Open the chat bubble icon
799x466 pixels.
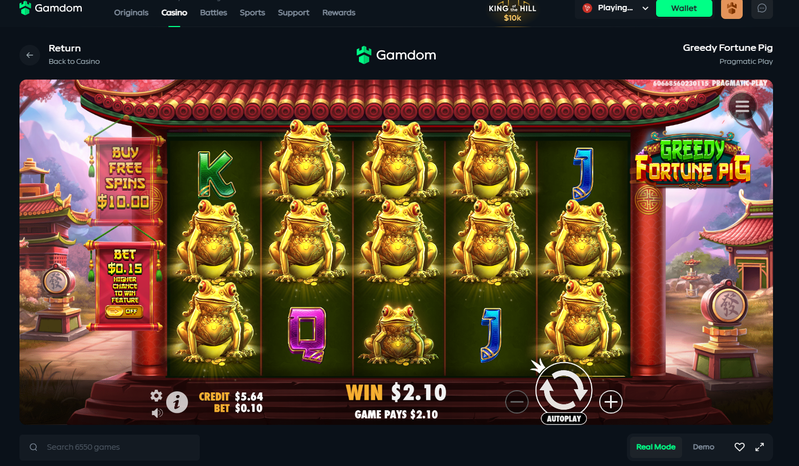tap(762, 9)
